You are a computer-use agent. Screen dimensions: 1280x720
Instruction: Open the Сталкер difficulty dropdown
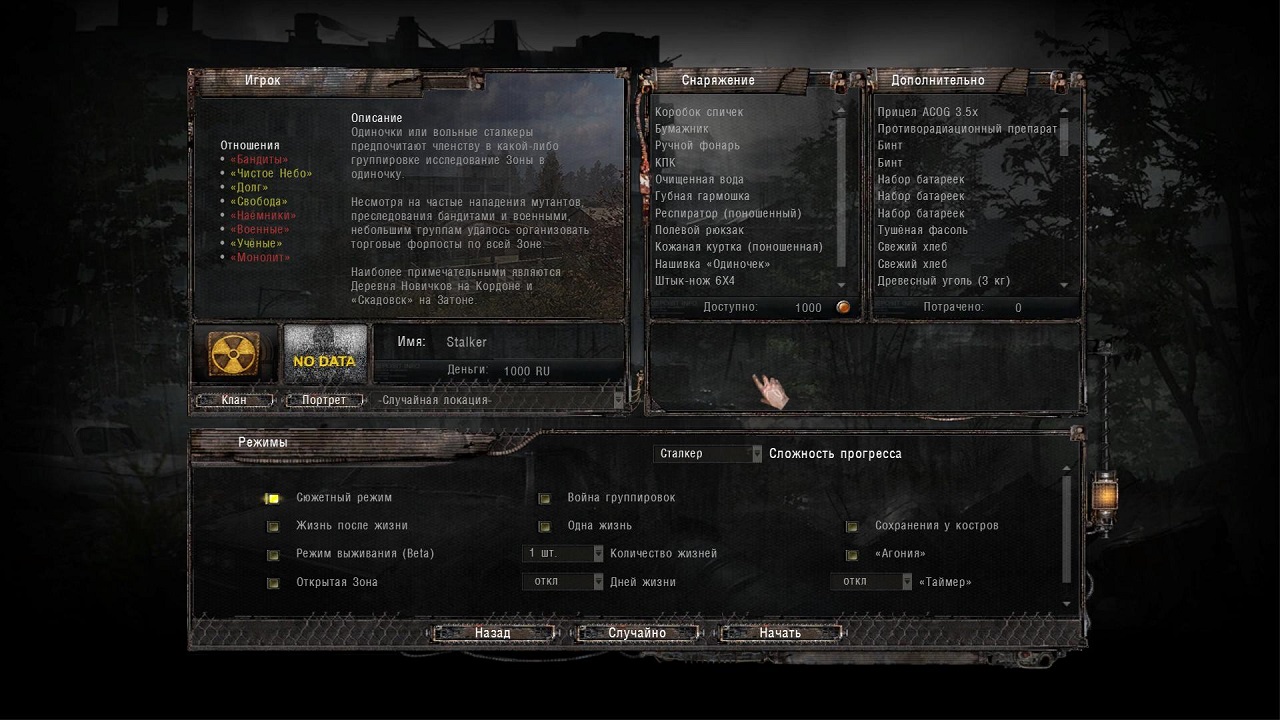tap(709, 454)
